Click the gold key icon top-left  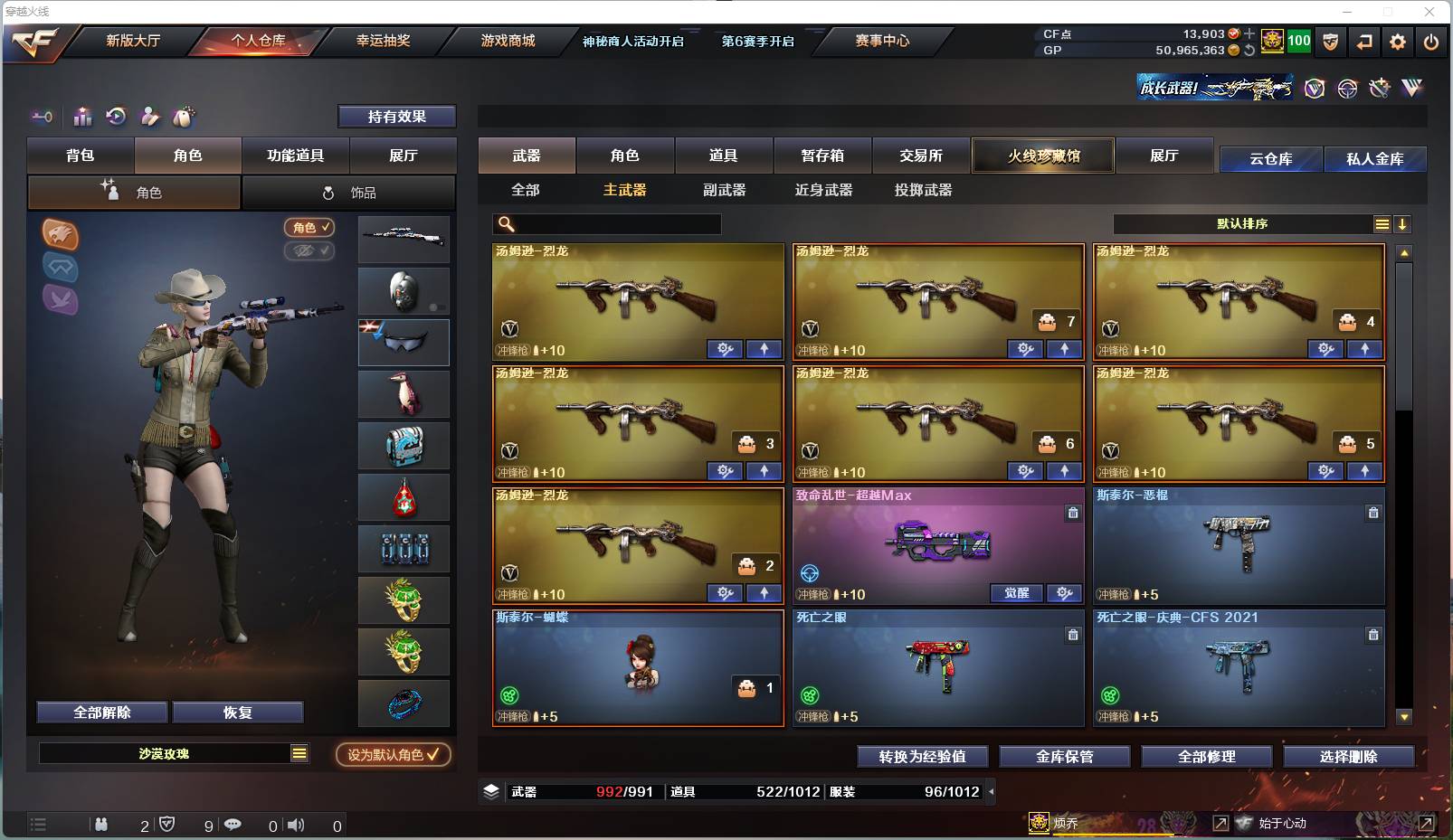tap(40, 117)
